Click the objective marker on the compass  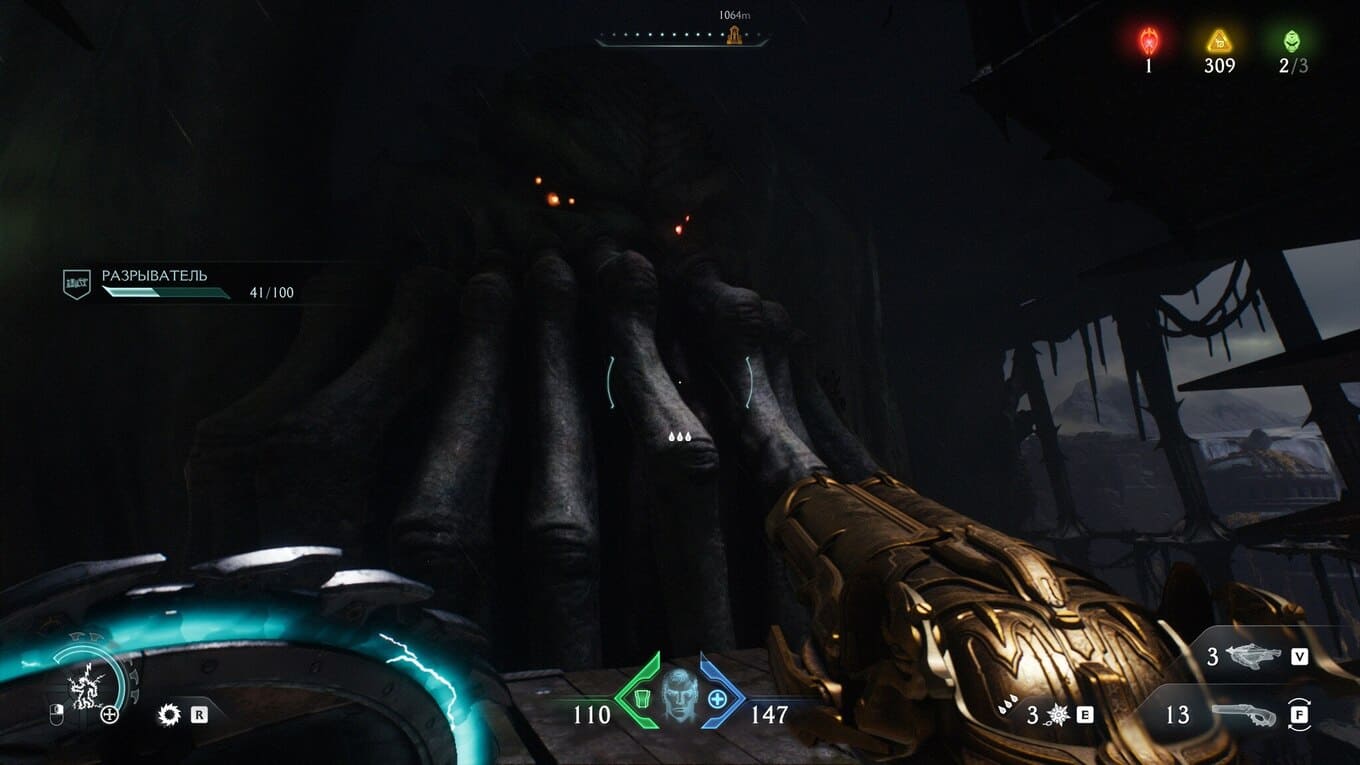click(x=734, y=36)
